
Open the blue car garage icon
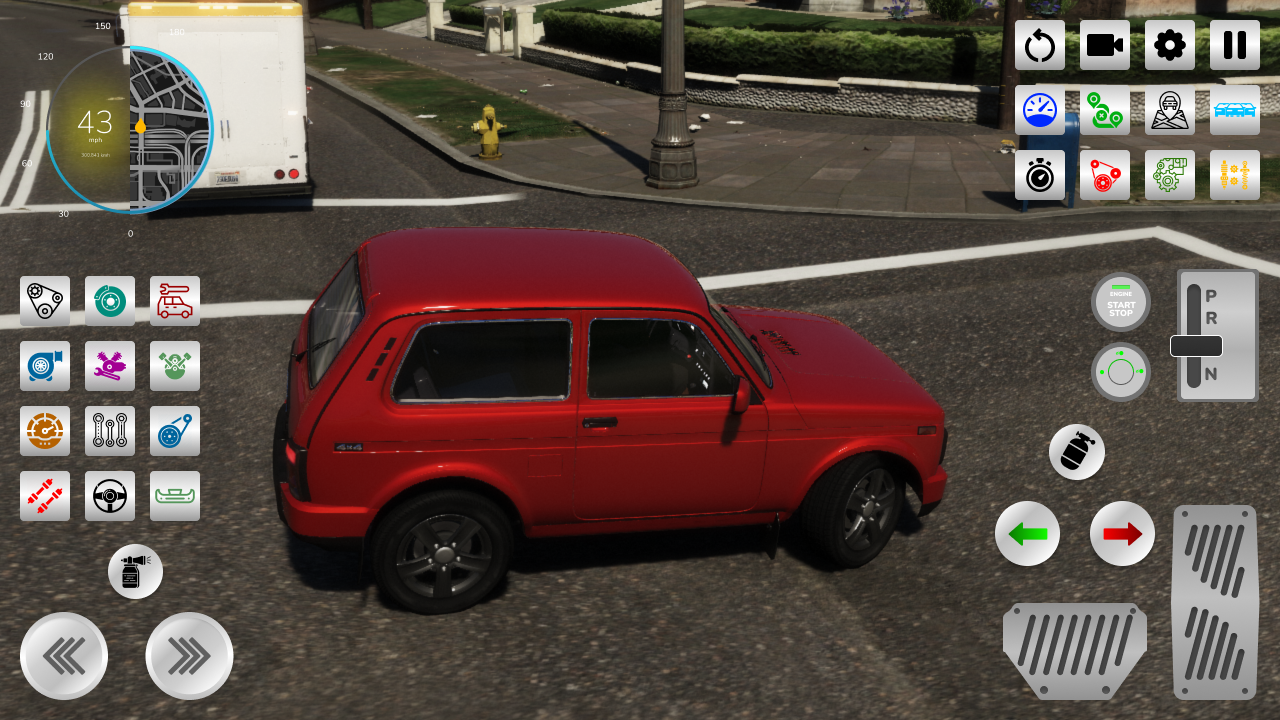pos(1235,110)
